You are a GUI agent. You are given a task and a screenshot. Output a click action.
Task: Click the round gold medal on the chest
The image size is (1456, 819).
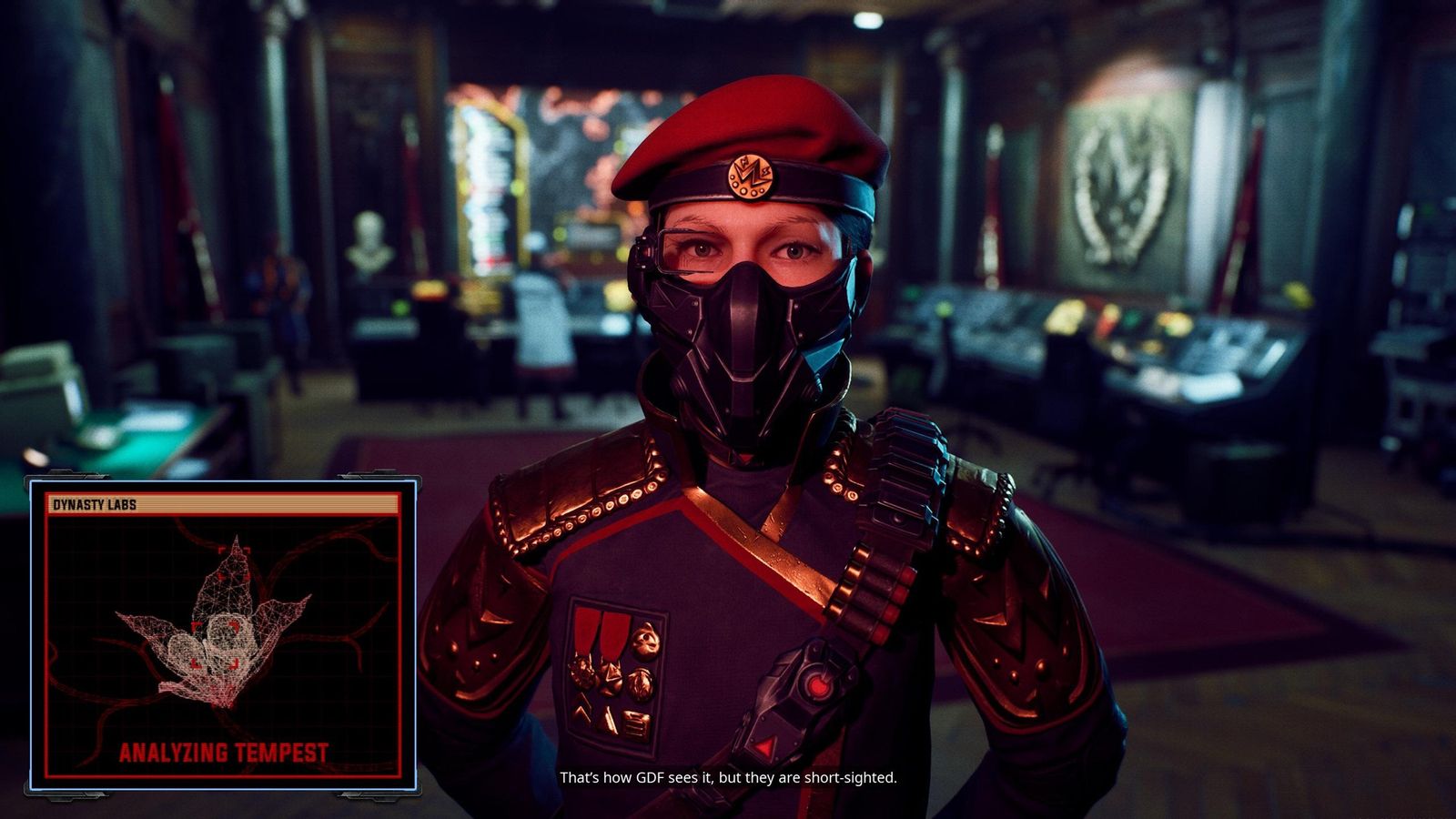(644, 637)
